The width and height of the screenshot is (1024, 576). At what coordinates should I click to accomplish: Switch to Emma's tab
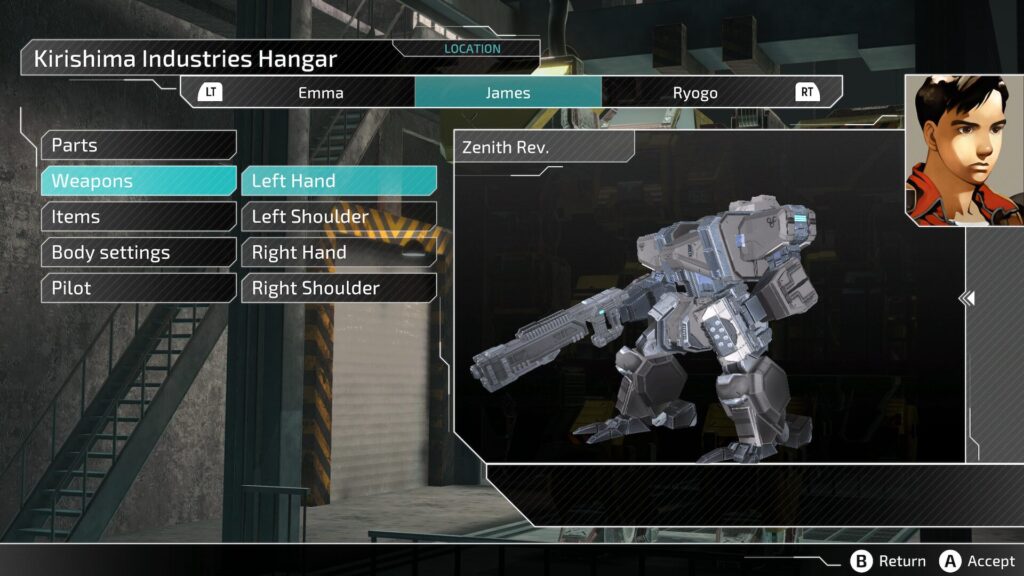point(320,93)
